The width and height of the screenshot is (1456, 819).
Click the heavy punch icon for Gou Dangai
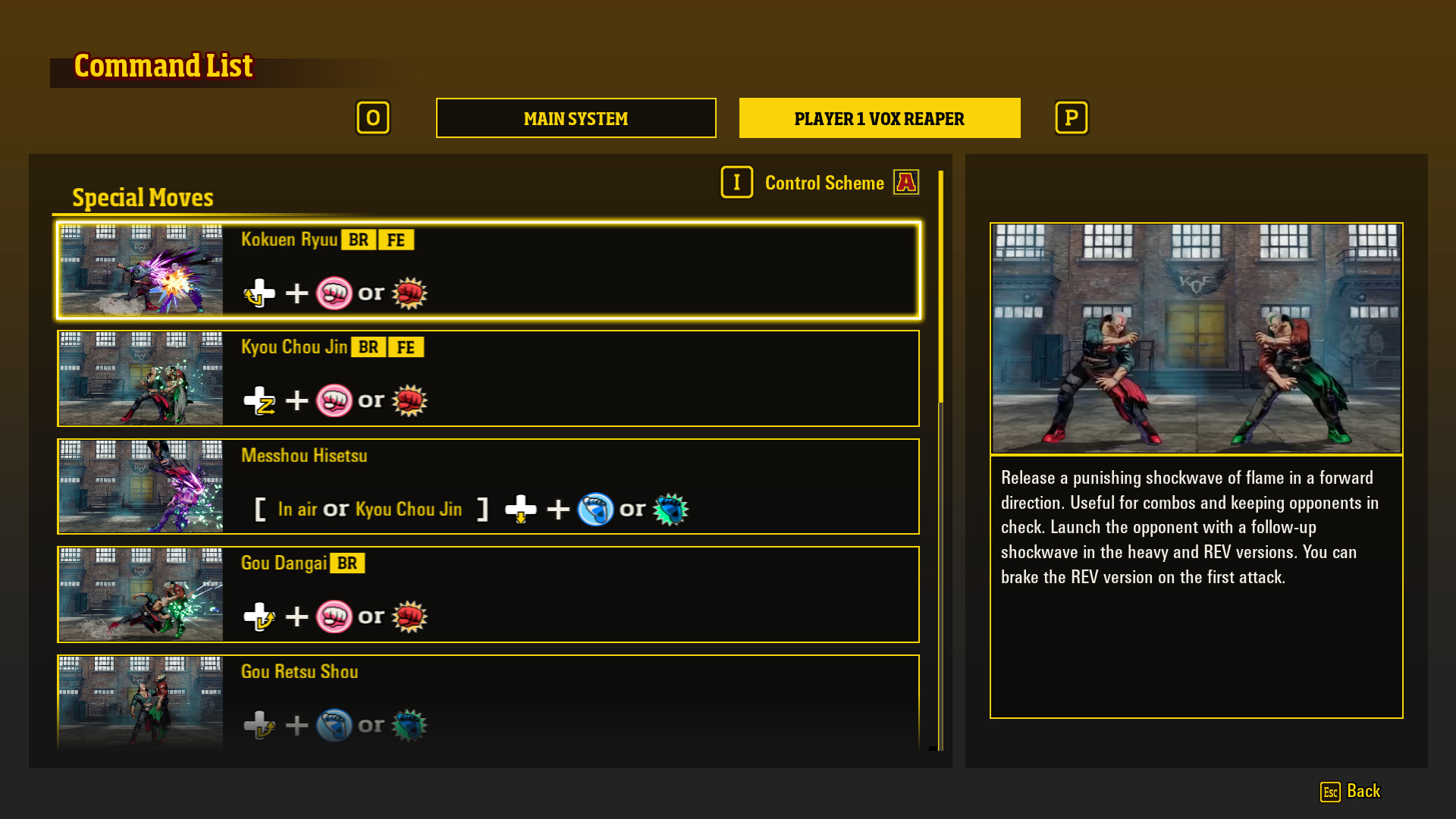[x=409, y=616]
